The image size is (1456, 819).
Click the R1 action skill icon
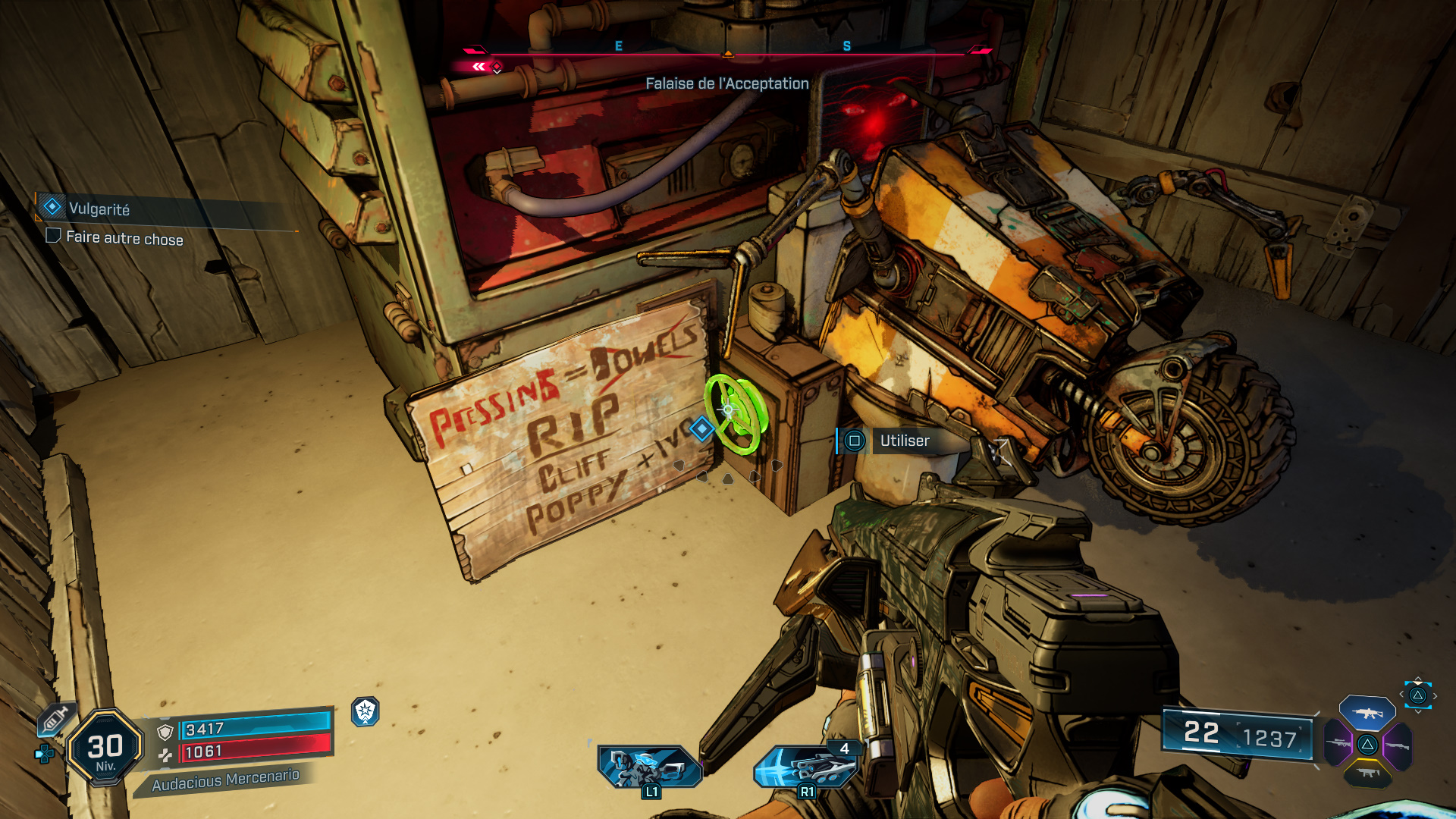(x=806, y=766)
